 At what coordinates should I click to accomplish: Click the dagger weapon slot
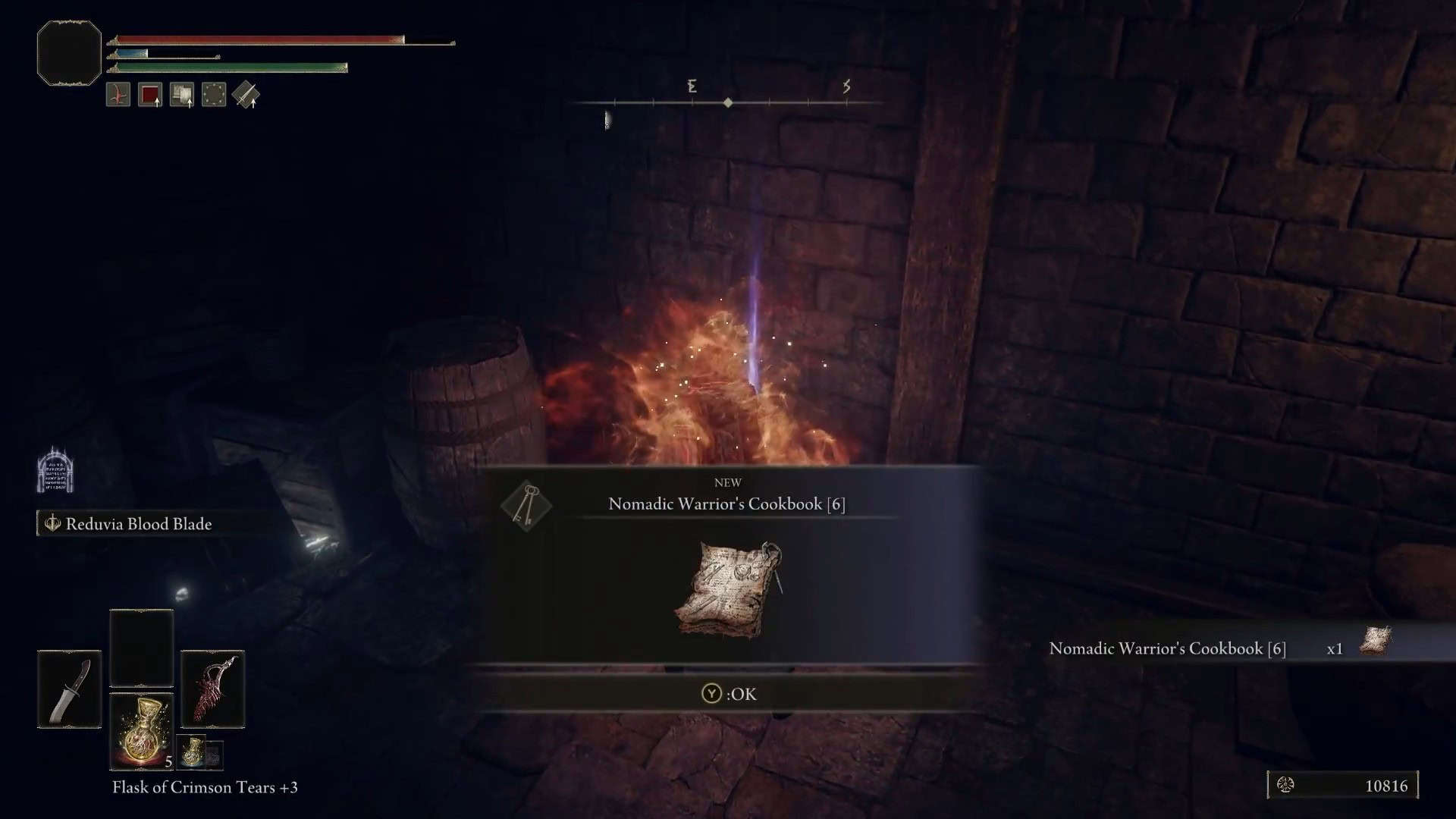click(x=69, y=689)
